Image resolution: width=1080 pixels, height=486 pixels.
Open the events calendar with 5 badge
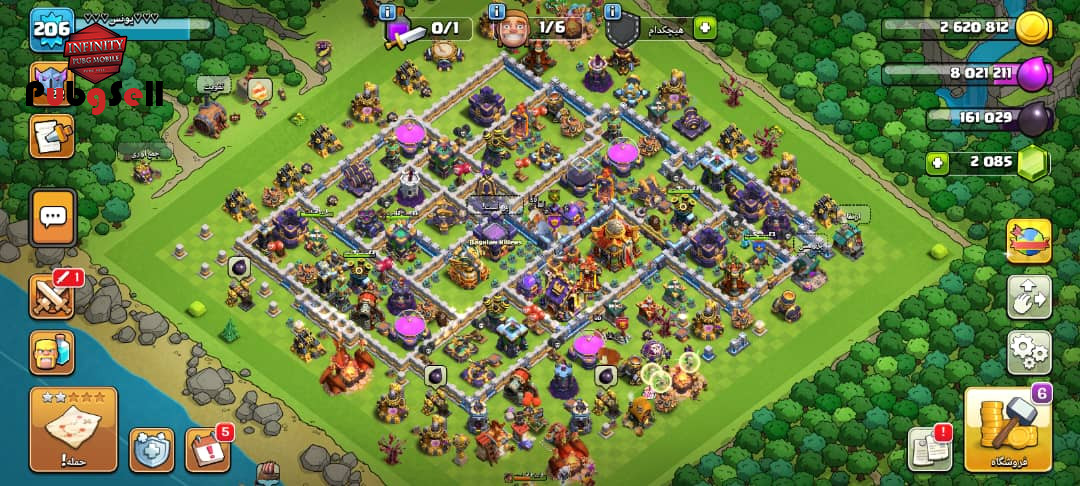point(207,449)
